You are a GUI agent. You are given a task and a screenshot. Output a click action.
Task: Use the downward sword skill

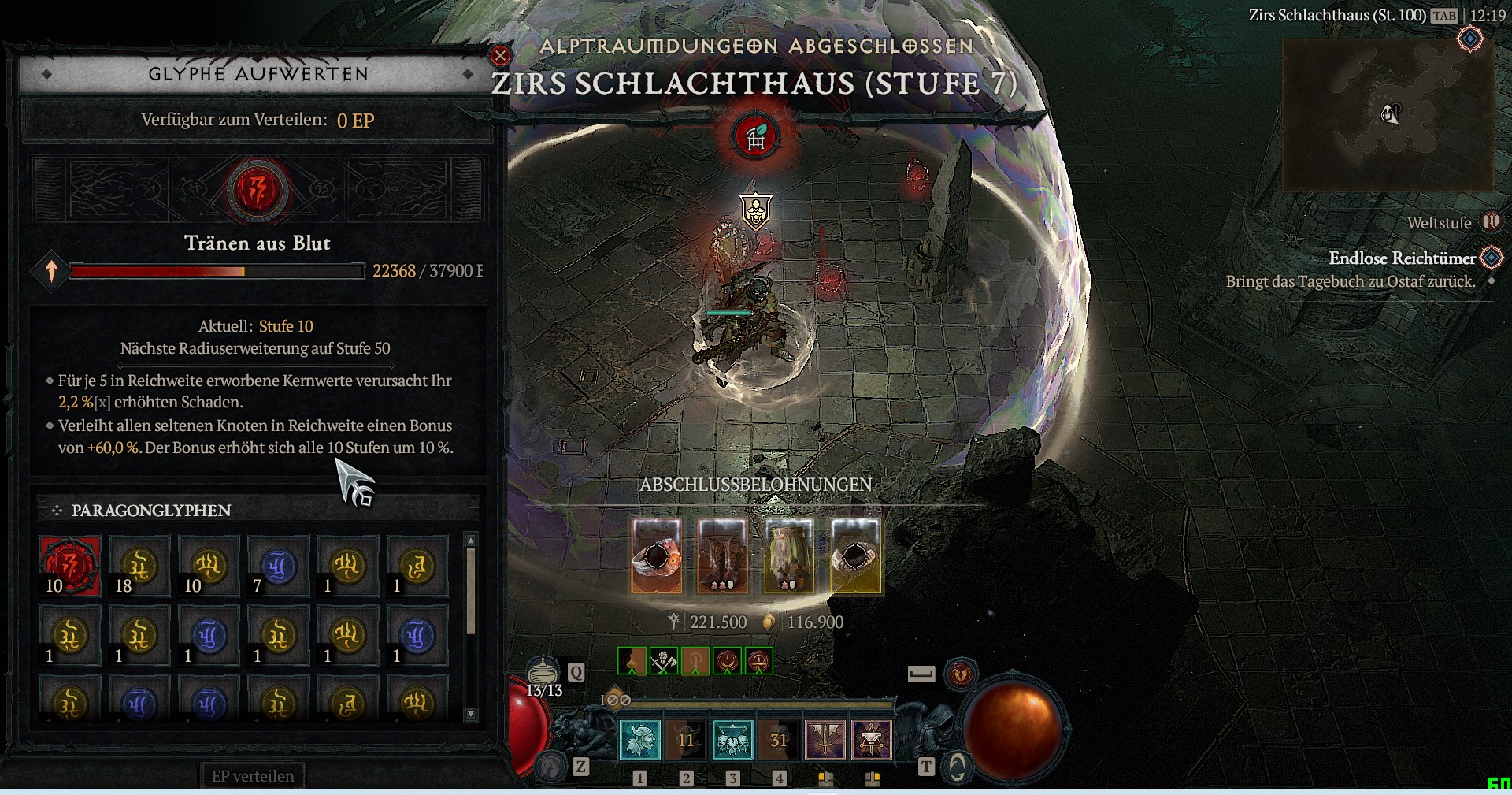pos(825,740)
